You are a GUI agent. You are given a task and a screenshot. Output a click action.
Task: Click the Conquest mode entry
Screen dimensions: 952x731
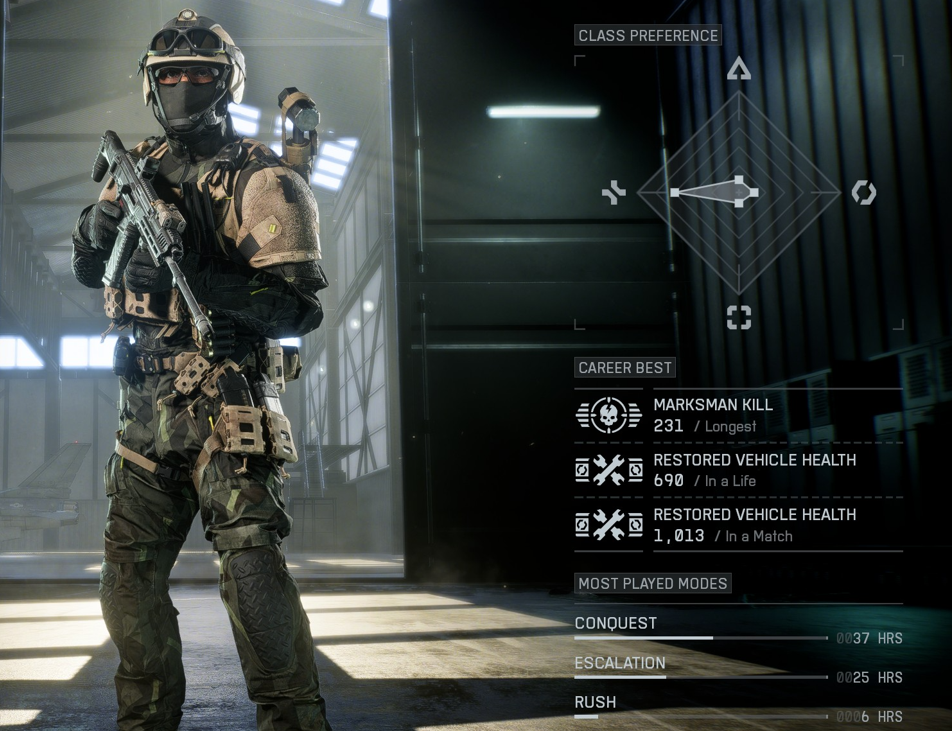(738, 630)
